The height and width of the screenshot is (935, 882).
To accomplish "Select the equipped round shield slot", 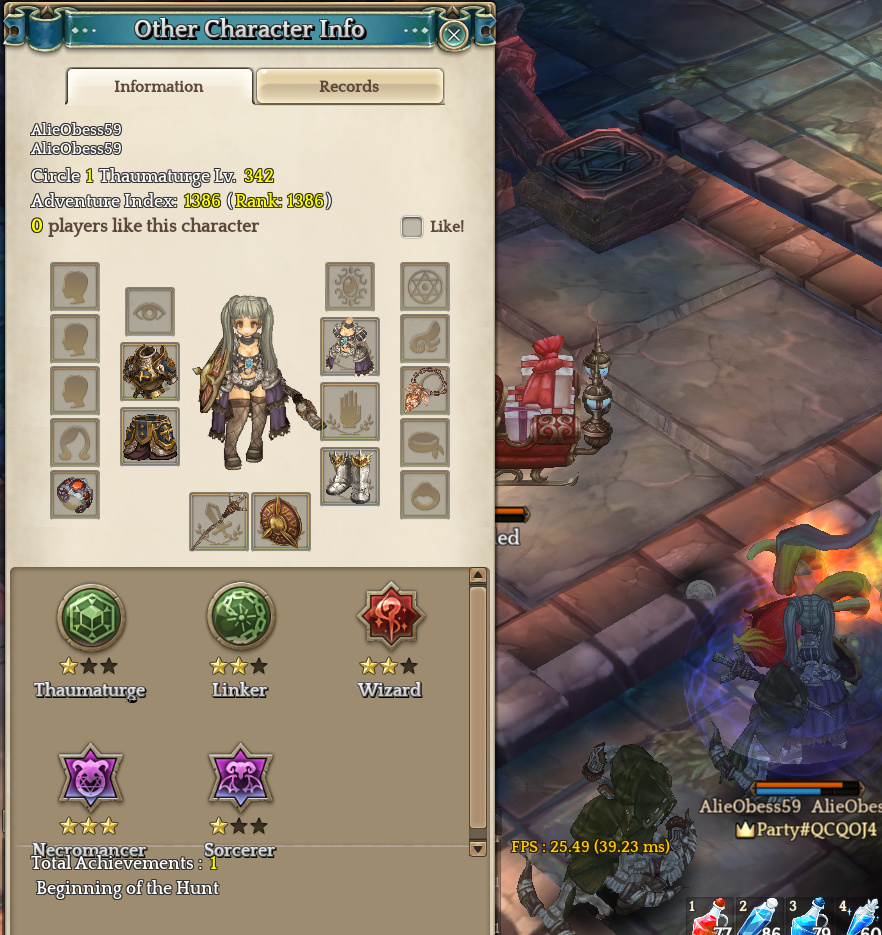I will pyautogui.click(x=281, y=521).
